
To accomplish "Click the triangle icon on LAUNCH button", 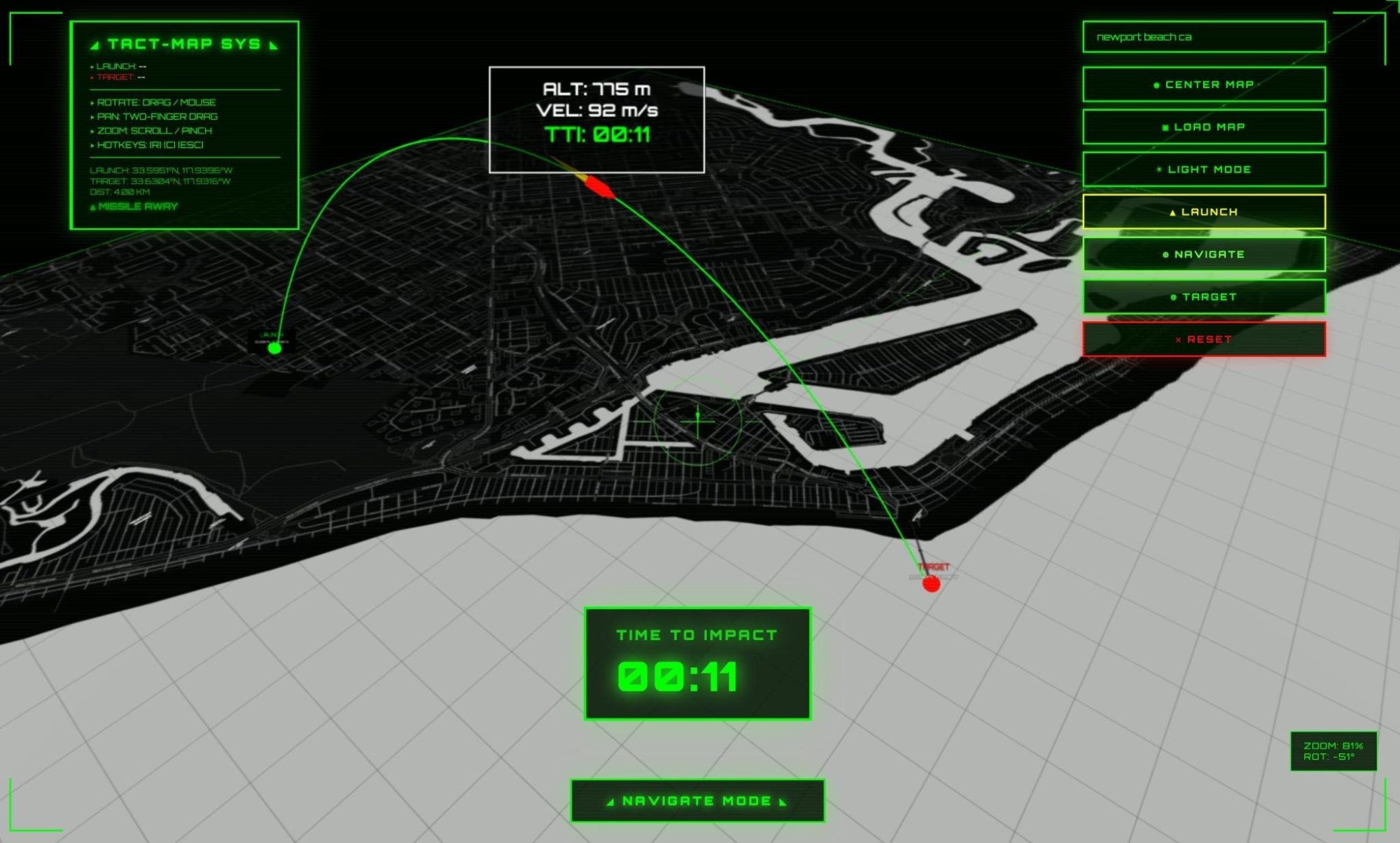I will 1172,212.
